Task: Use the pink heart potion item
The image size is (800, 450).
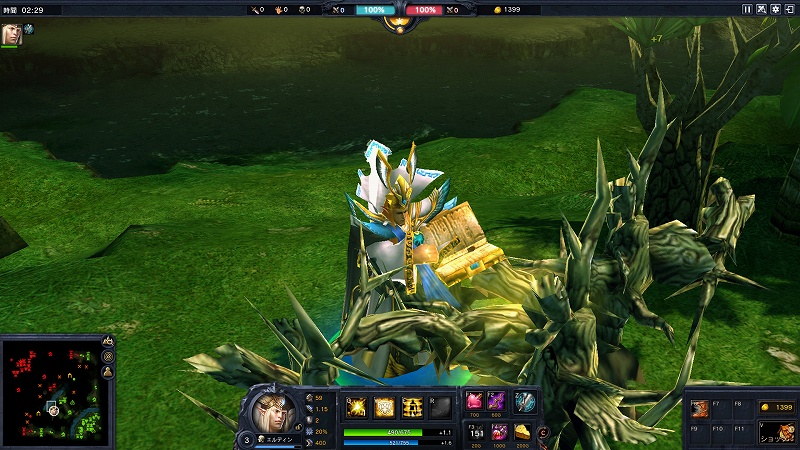Action: (474, 403)
